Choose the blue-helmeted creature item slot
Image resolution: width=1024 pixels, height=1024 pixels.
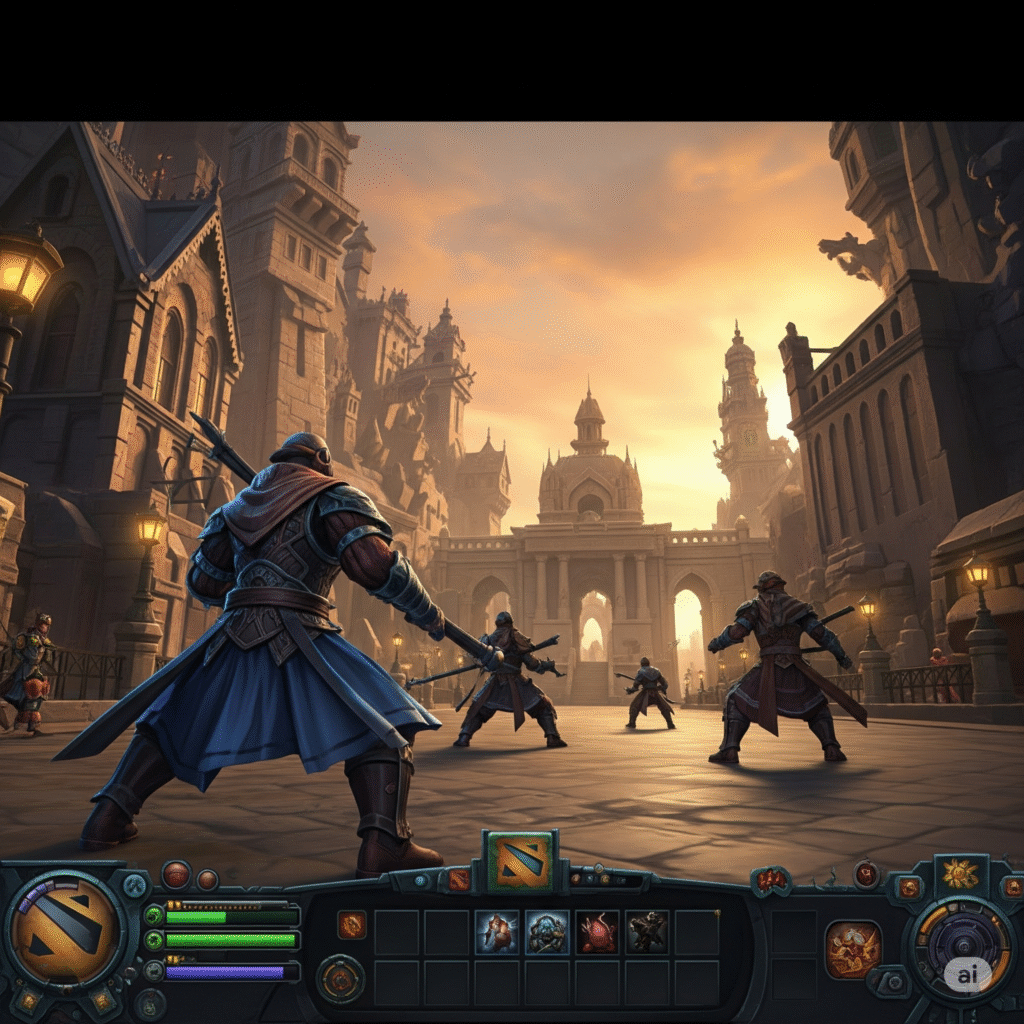(547, 932)
